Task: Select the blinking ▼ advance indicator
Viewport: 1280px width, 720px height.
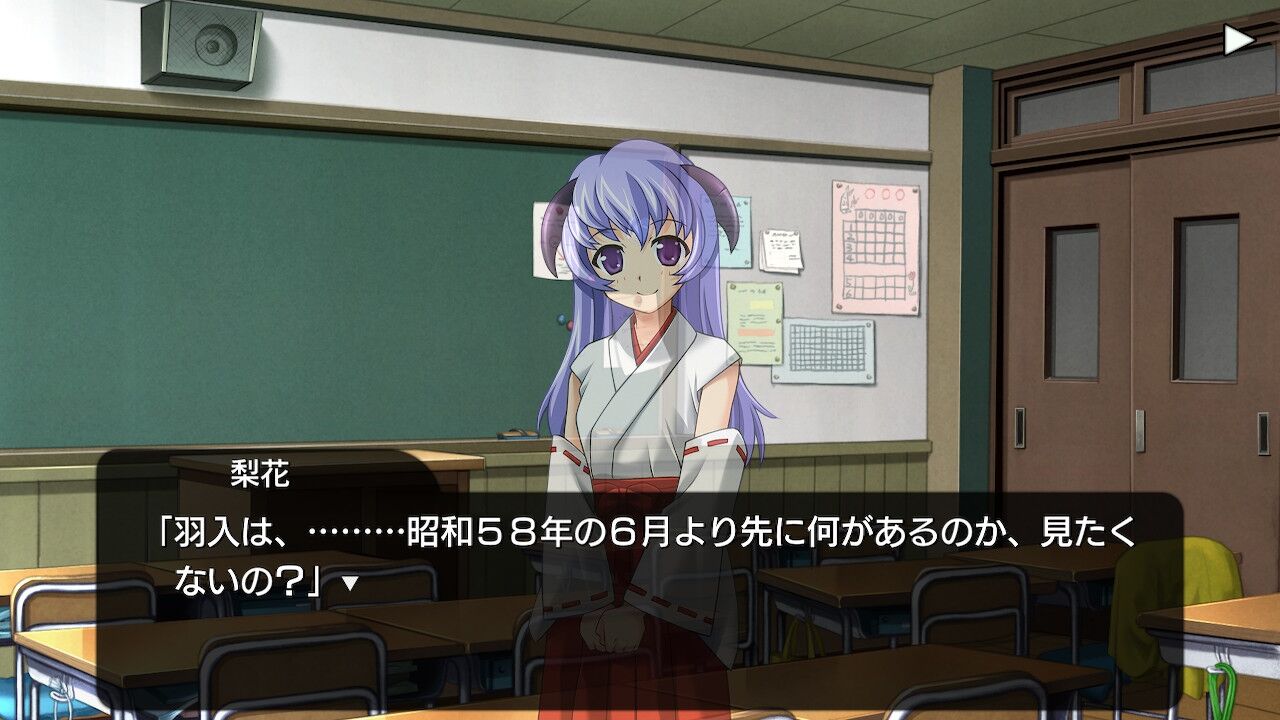Action: click(348, 582)
